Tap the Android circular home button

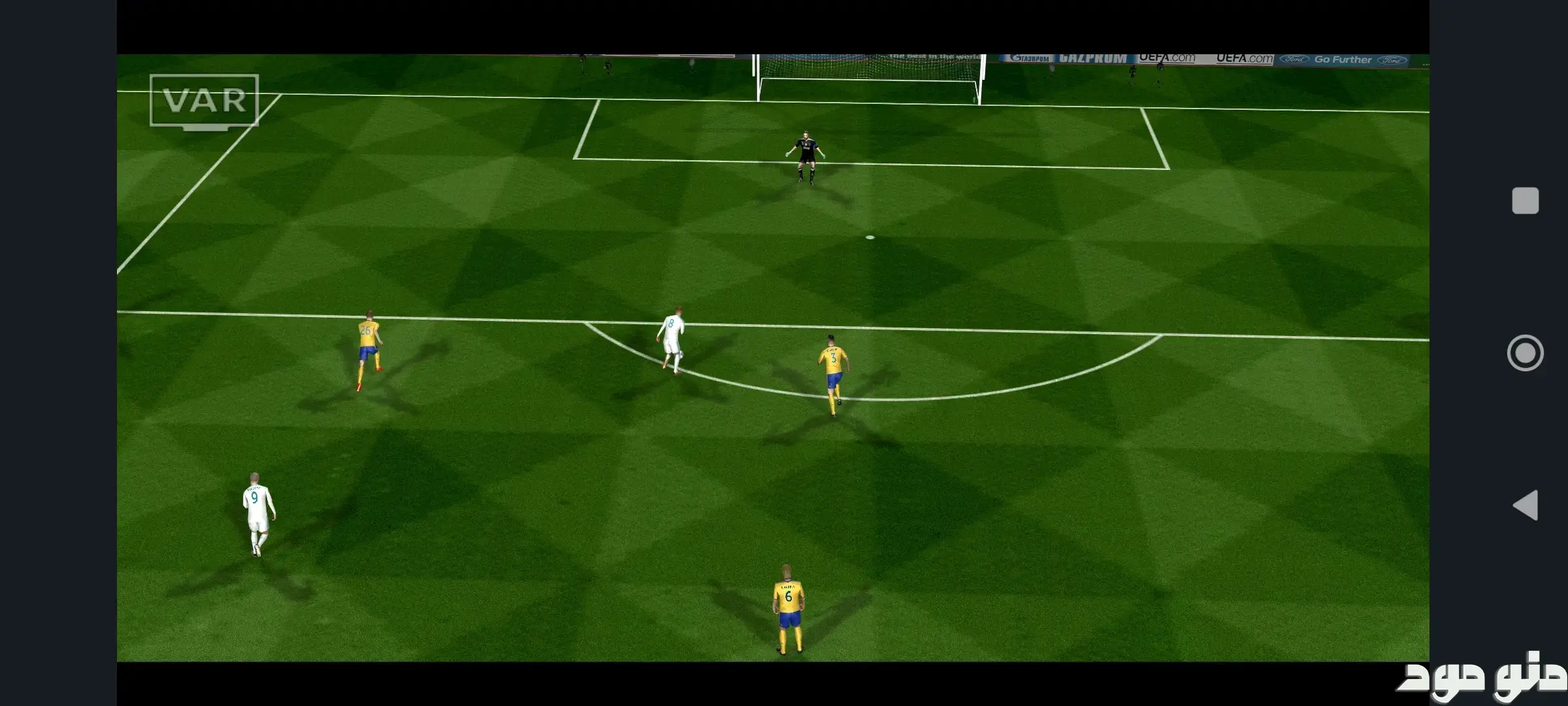[1525, 353]
